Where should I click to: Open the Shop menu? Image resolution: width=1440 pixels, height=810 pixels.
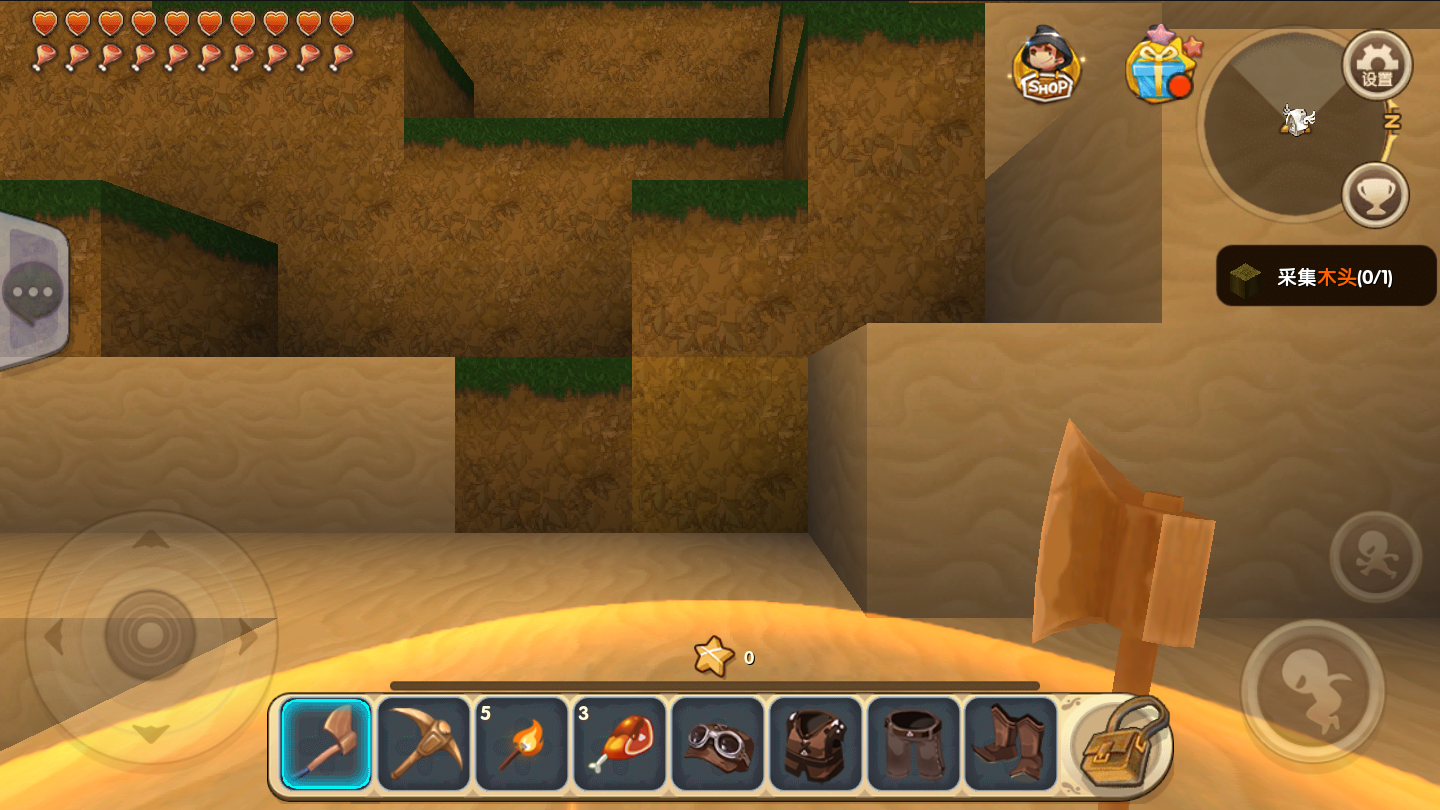point(1047,66)
